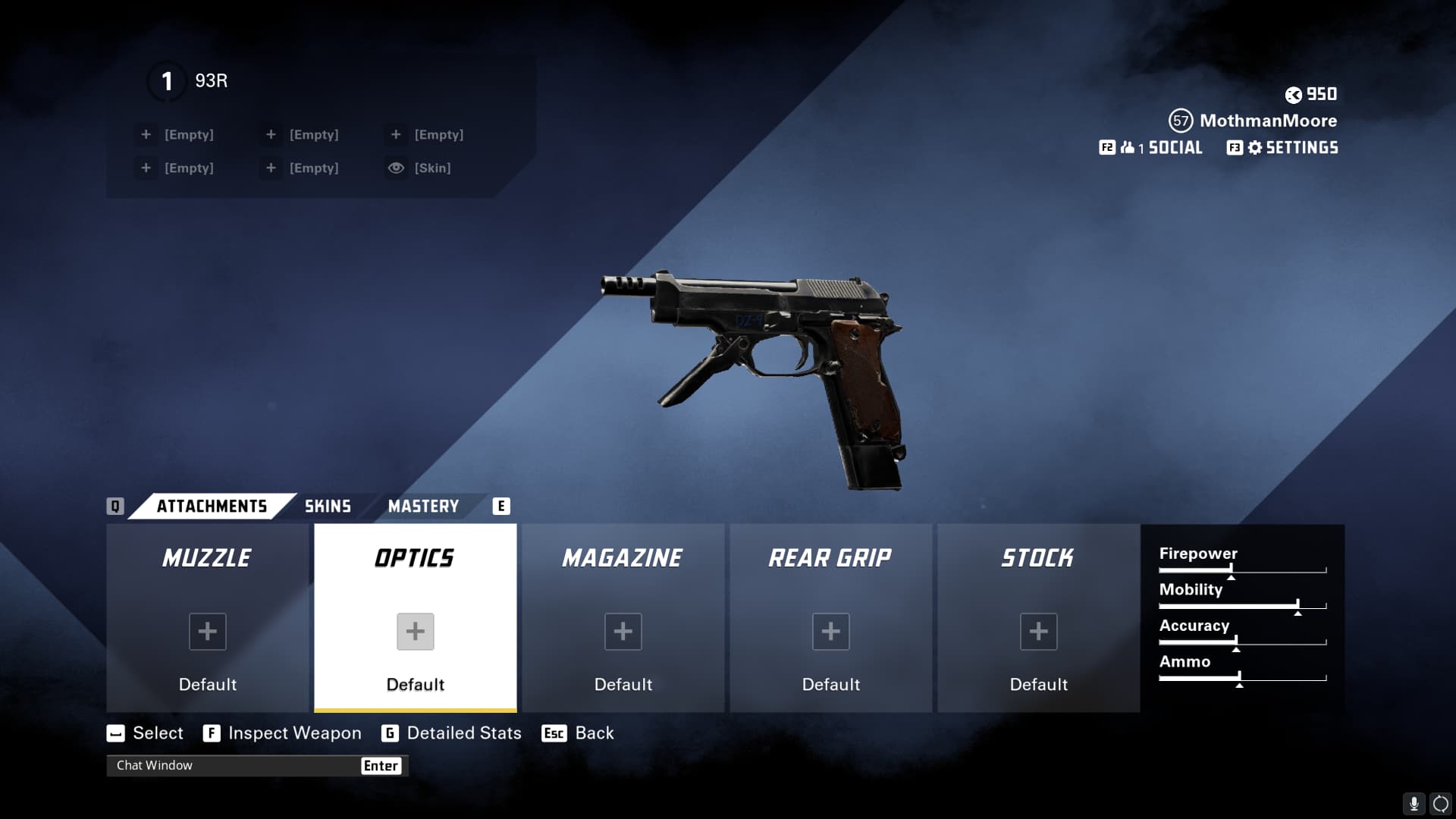The image size is (1456, 819).
Task: Click Inspect Weapon
Action: pos(283,733)
